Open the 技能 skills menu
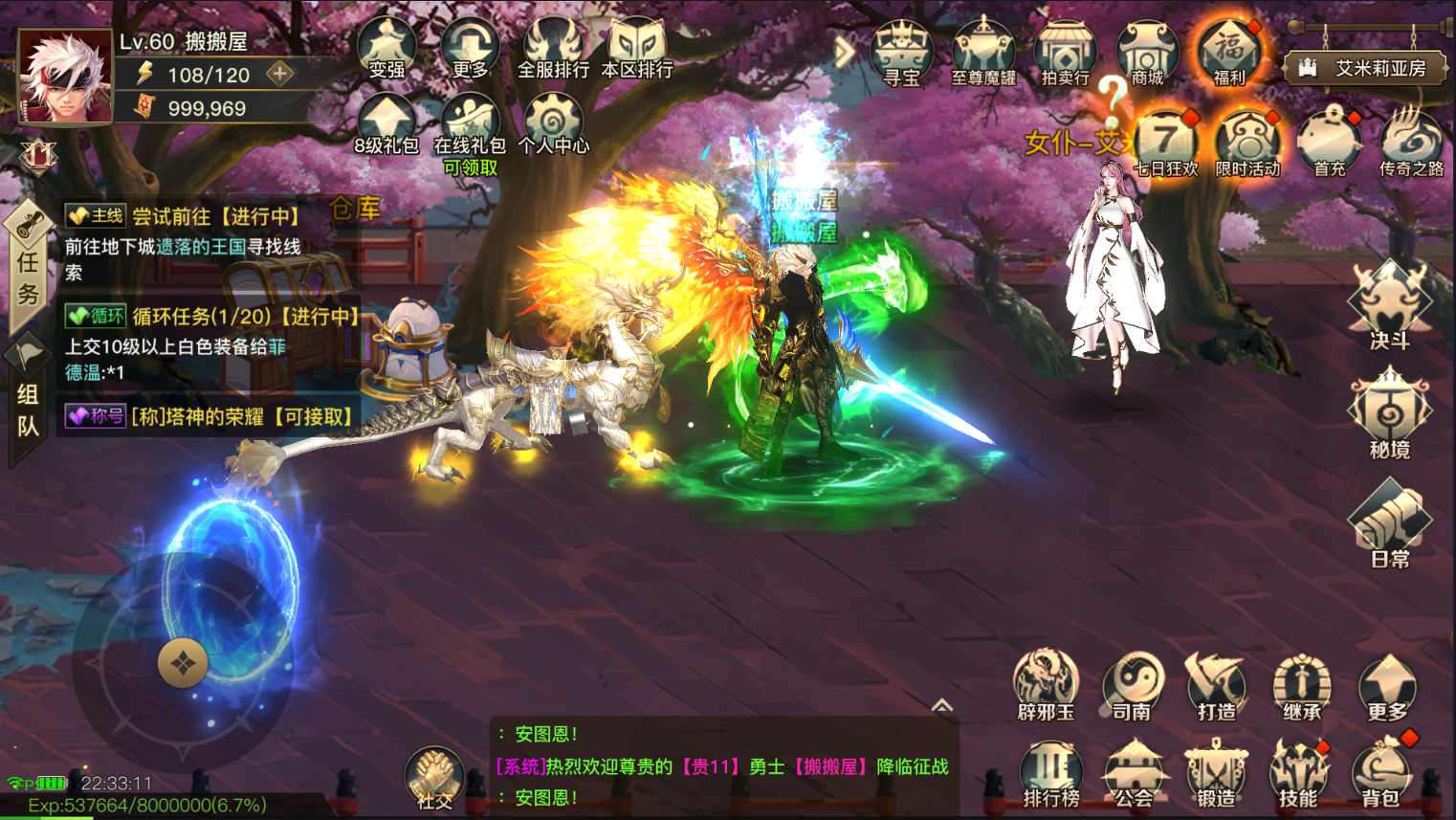The height and width of the screenshot is (820, 1456). (1298, 773)
